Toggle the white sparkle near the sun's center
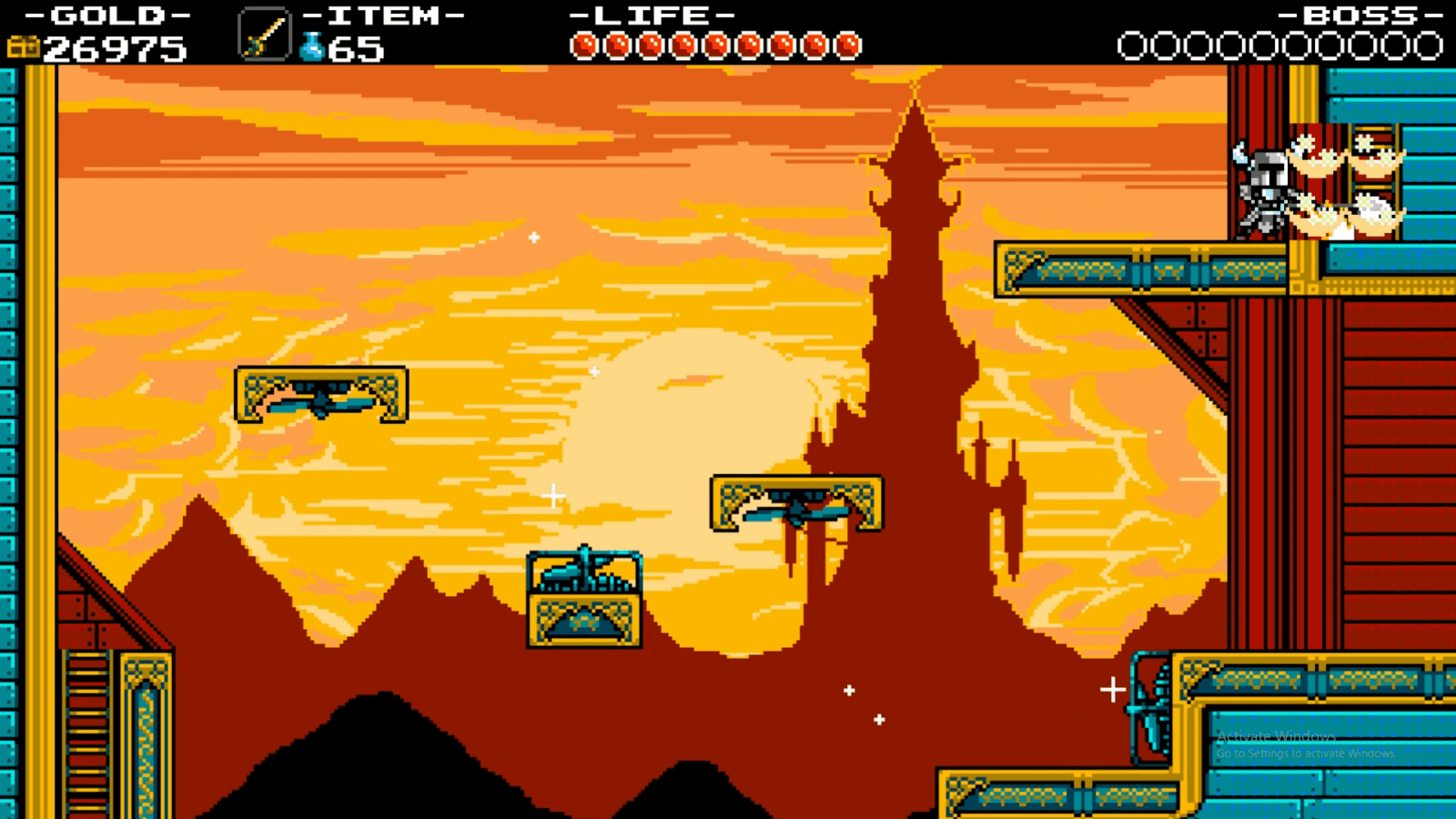The width and height of the screenshot is (1456, 819). [x=596, y=370]
